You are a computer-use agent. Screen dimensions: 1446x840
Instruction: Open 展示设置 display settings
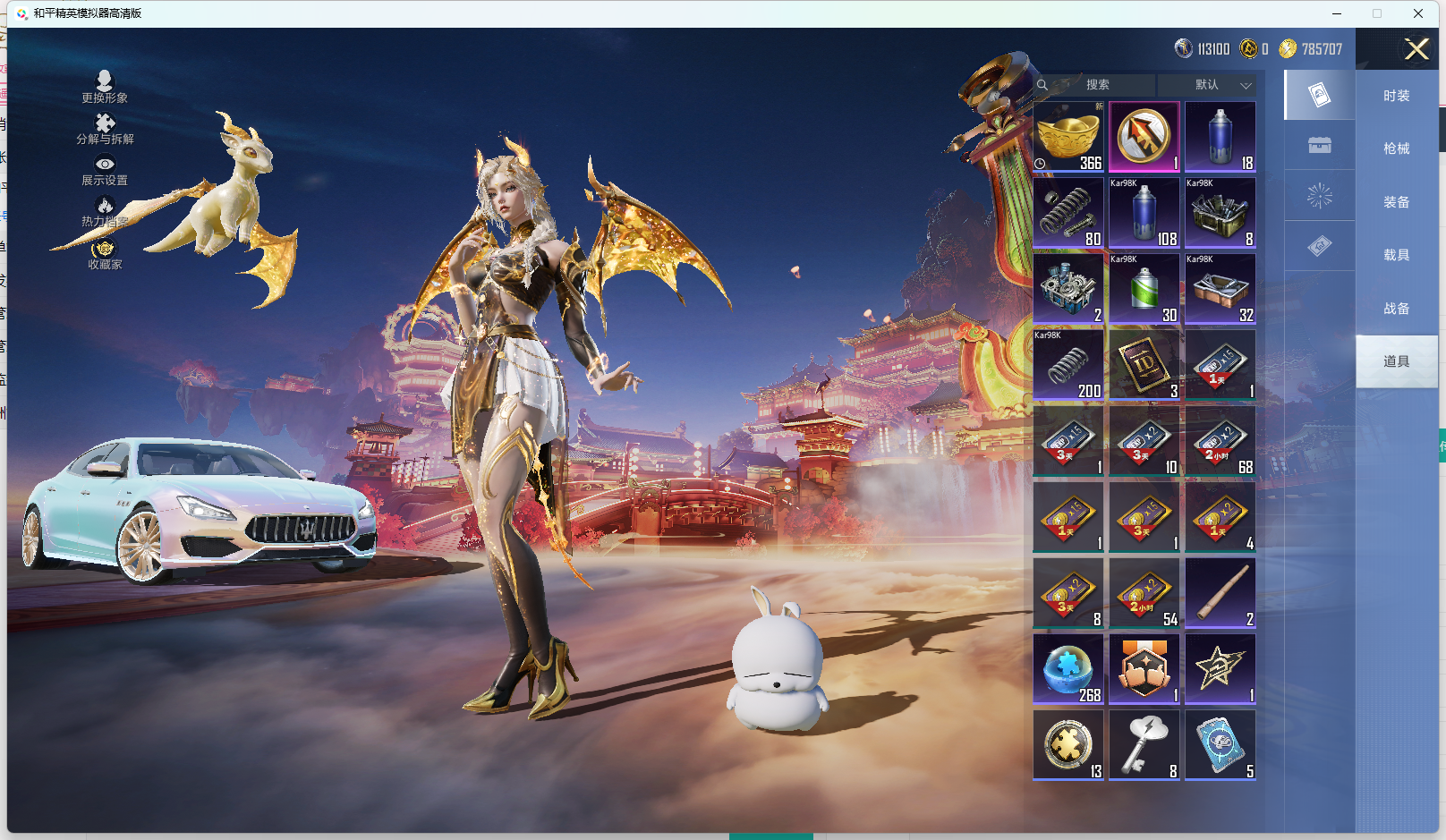(105, 169)
